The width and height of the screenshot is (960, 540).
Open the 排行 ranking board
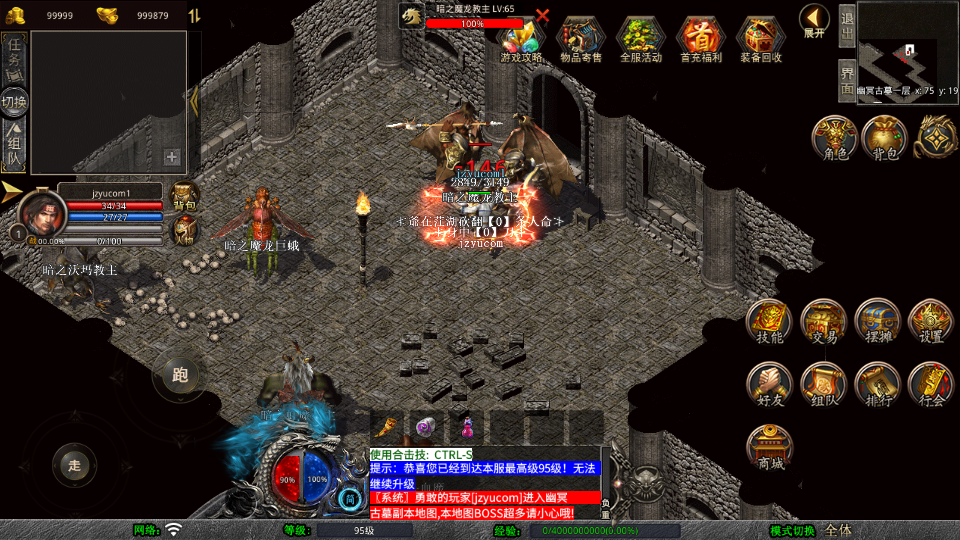[877, 385]
